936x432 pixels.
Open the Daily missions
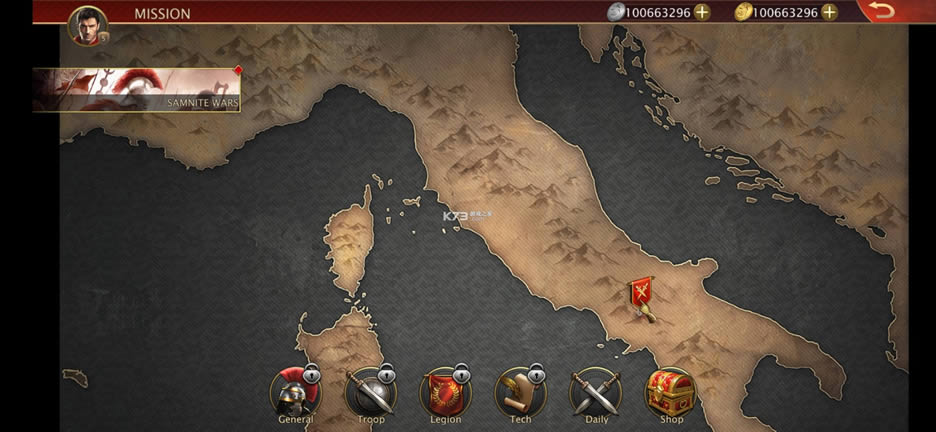pyautogui.click(x=596, y=393)
